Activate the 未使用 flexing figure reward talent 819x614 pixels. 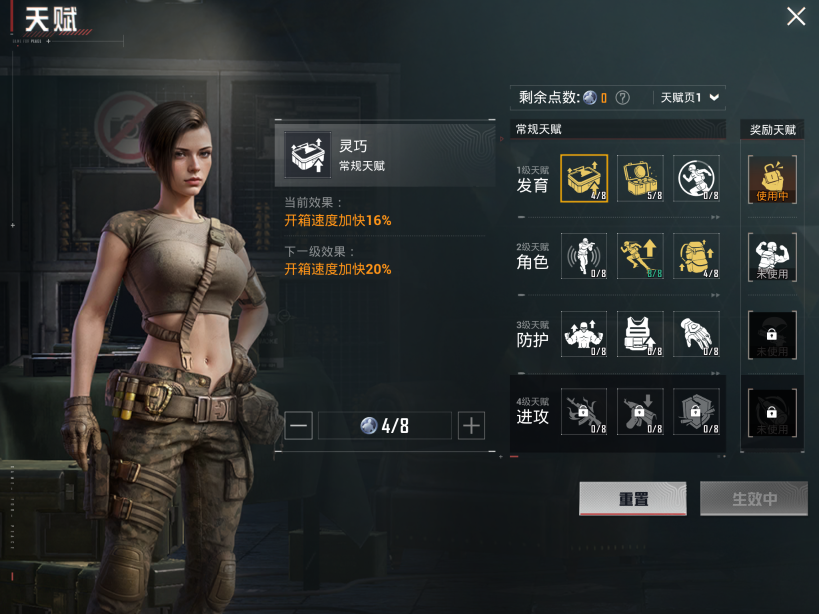[772, 257]
